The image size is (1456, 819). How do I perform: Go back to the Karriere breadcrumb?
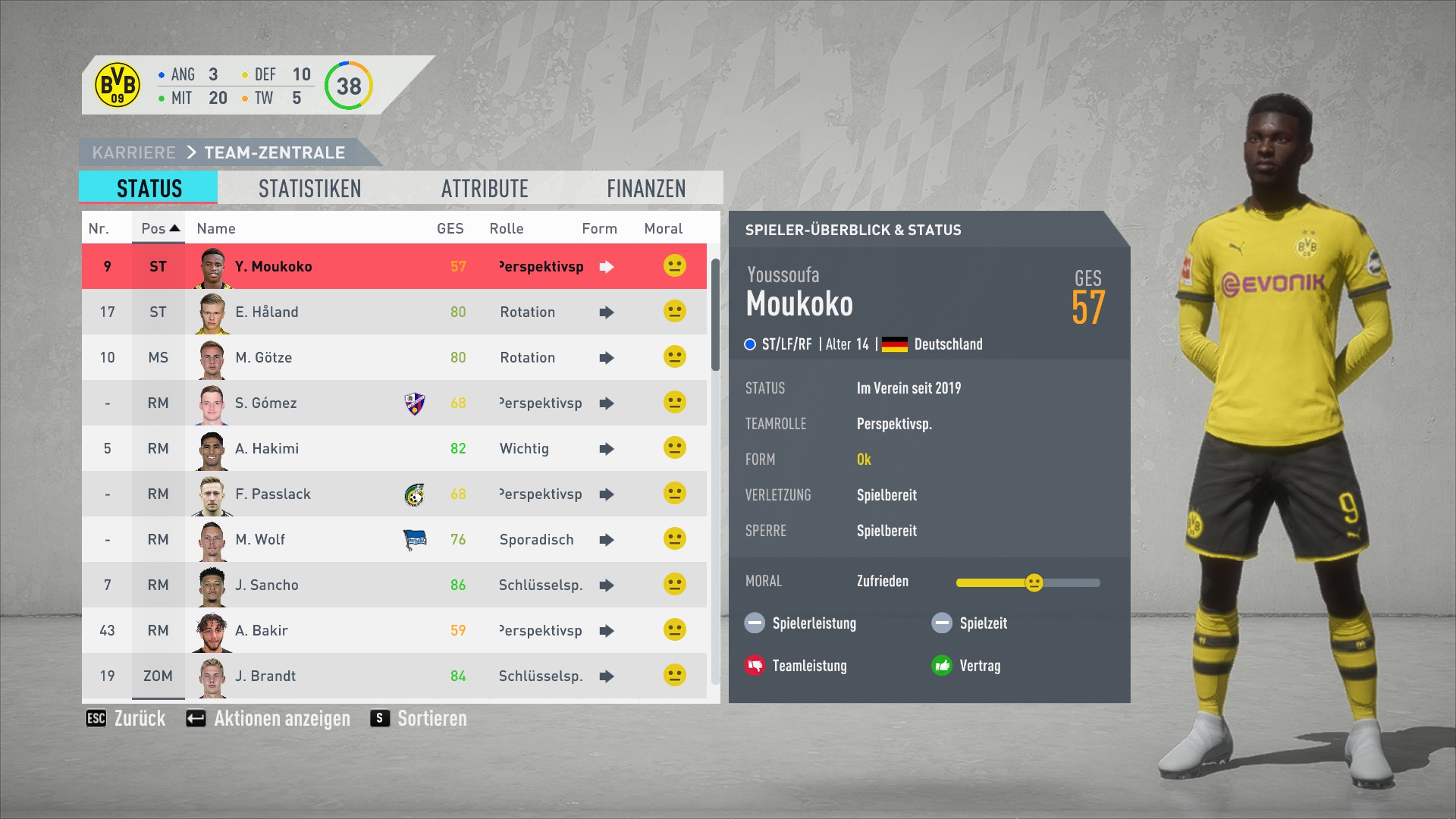point(133,152)
